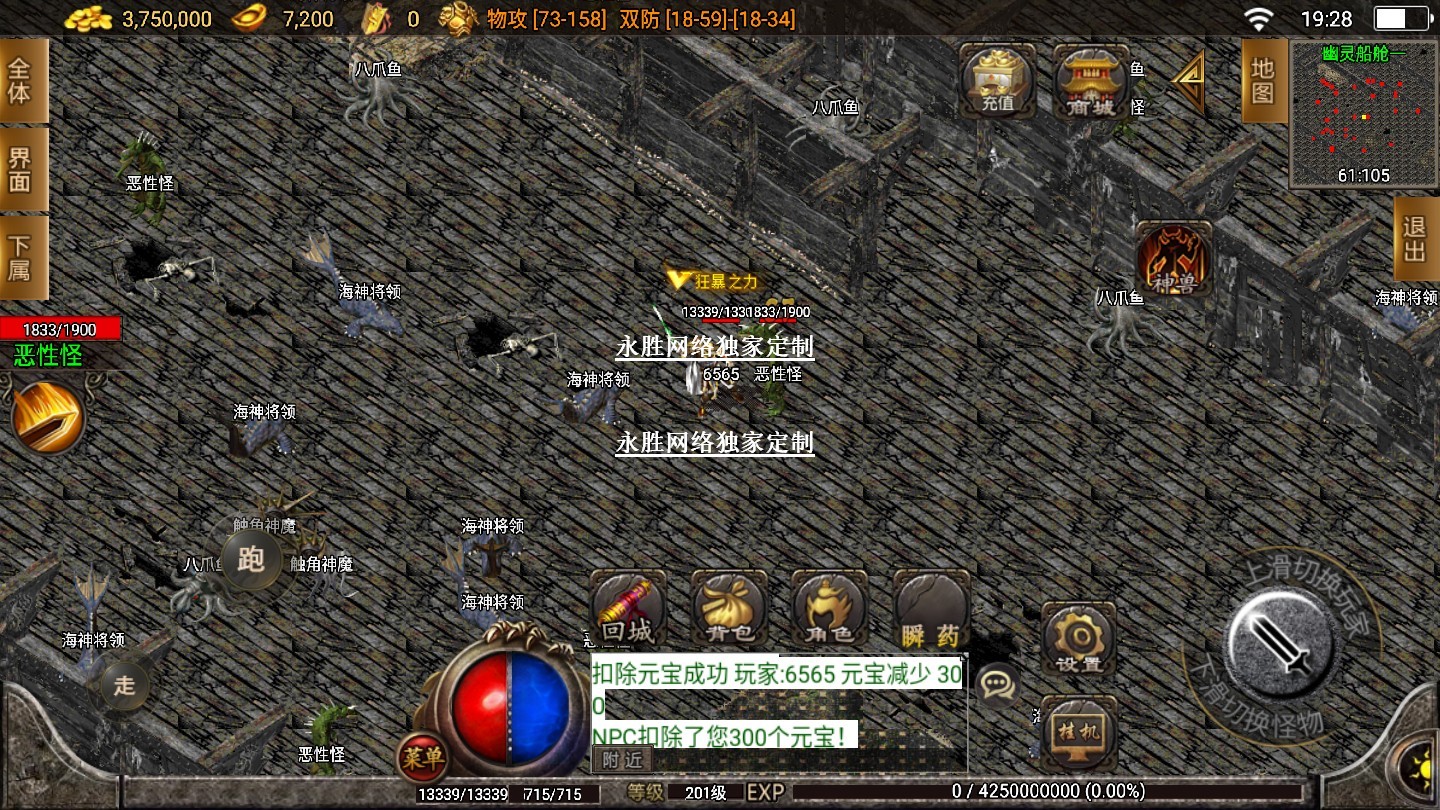
Task: Start 挂机 auto-battle mode
Action: tap(1078, 732)
